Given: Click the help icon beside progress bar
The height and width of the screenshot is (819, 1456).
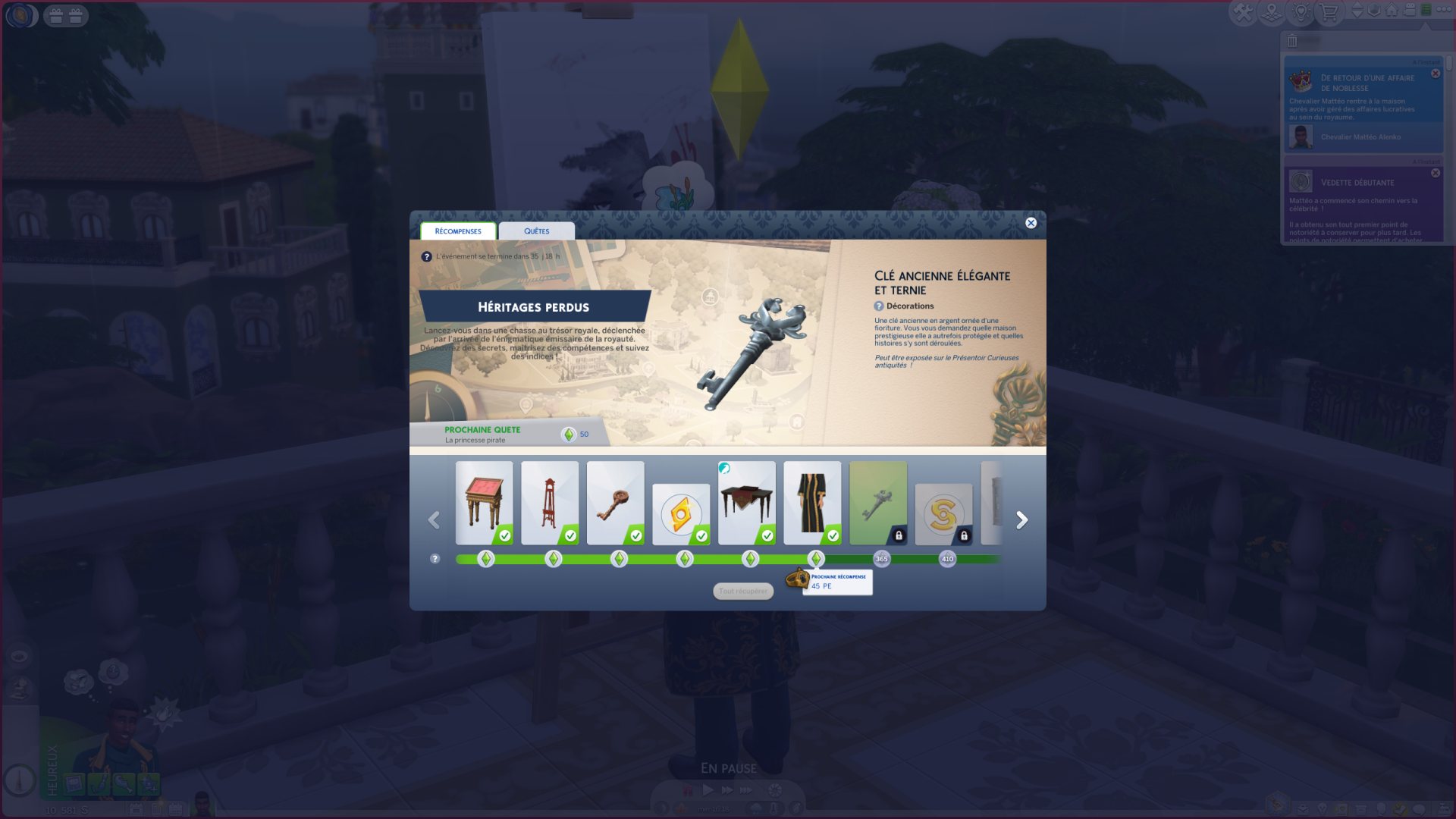Looking at the screenshot, I should pos(435,559).
